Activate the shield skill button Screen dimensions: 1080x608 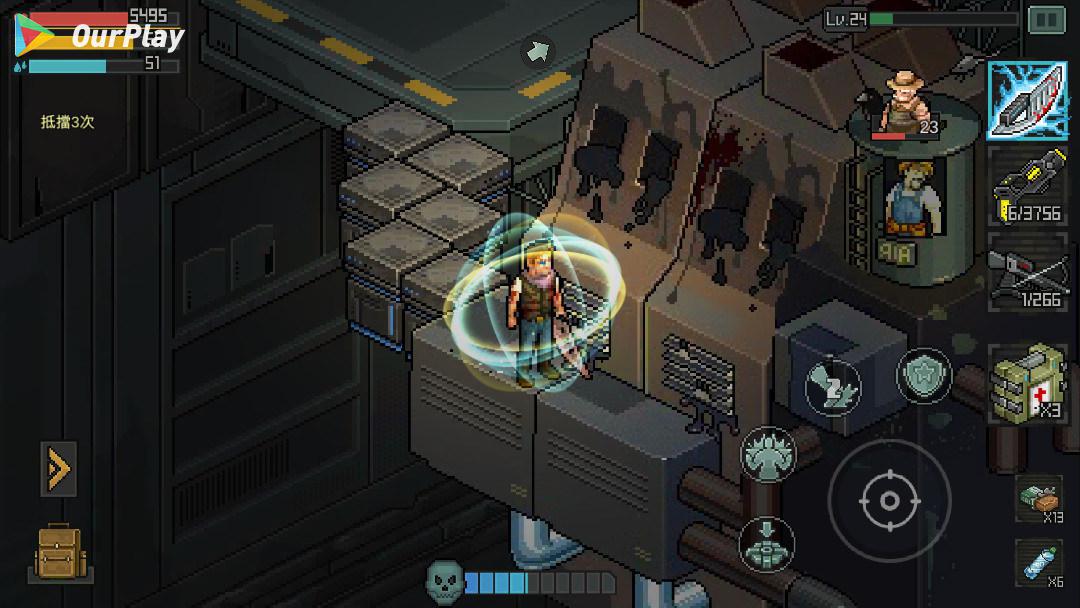(x=923, y=377)
